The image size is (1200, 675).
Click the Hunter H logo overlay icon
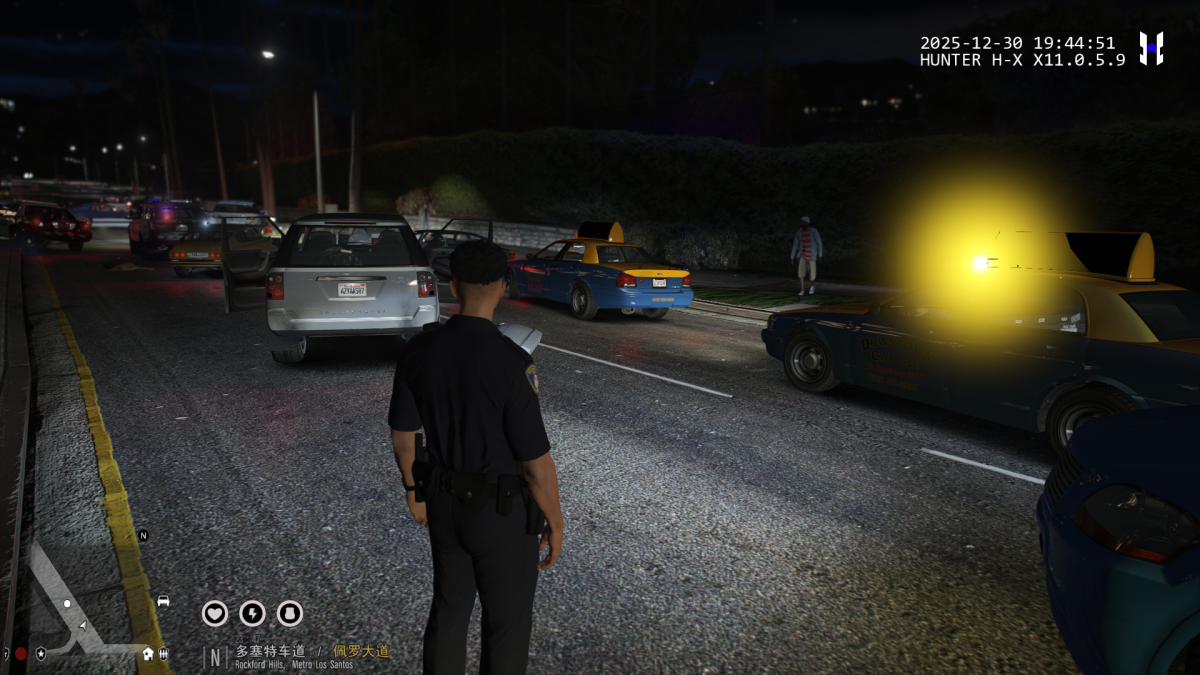(1151, 48)
